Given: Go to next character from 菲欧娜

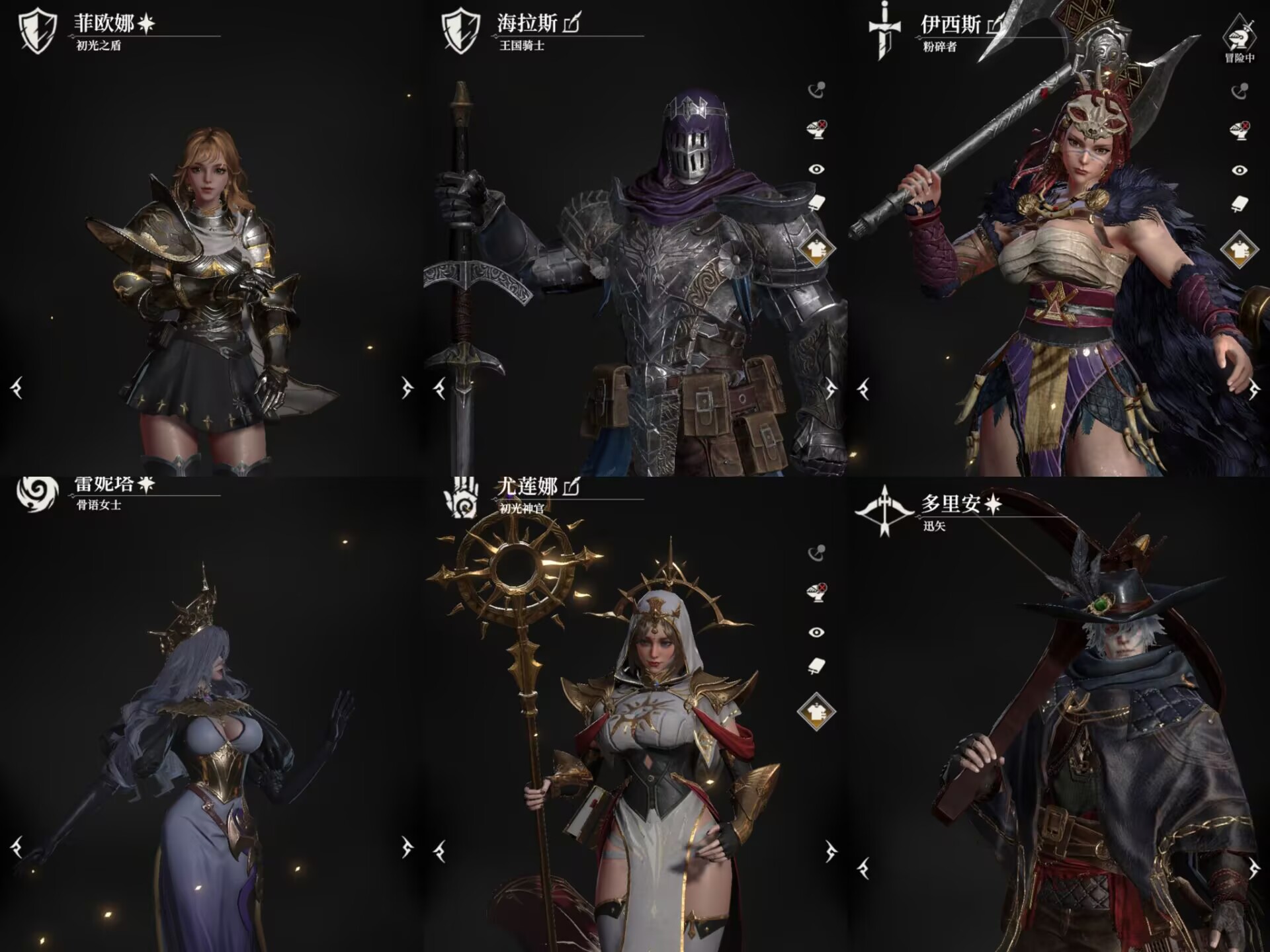Looking at the screenshot, I should point(407,388).
